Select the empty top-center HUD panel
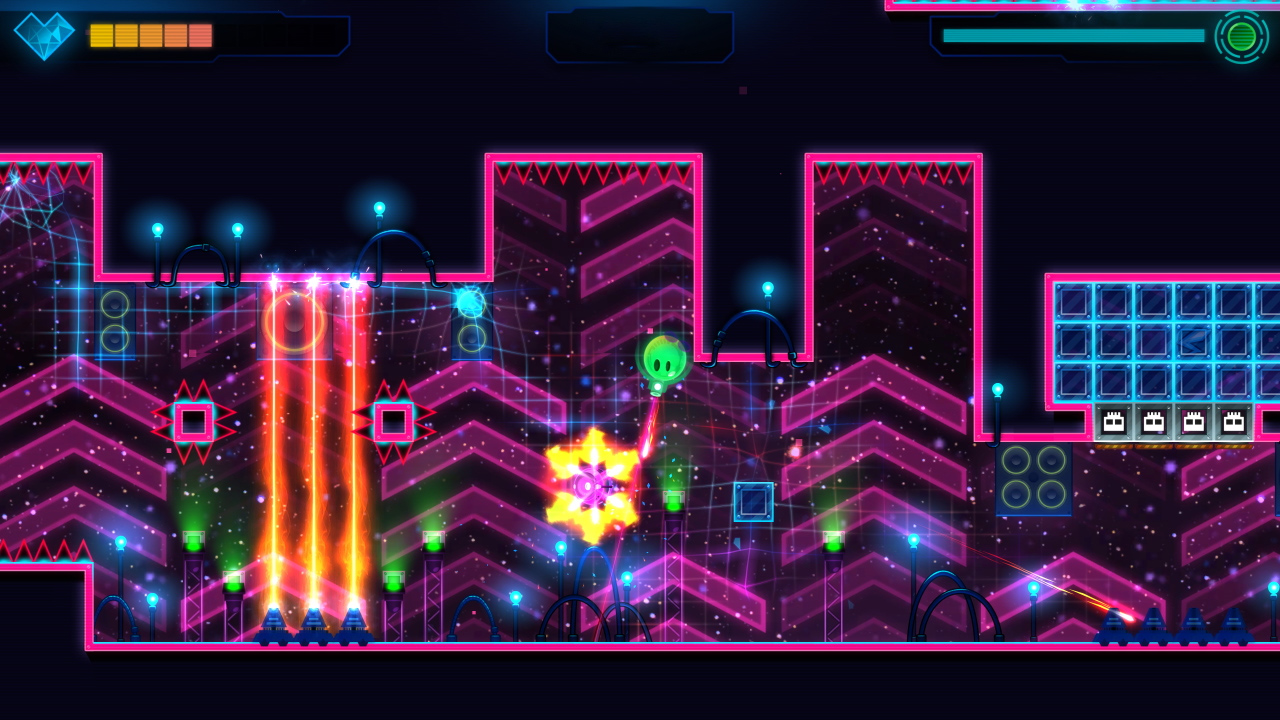This screenshot has height=720, width=1280. pos(640,38)
